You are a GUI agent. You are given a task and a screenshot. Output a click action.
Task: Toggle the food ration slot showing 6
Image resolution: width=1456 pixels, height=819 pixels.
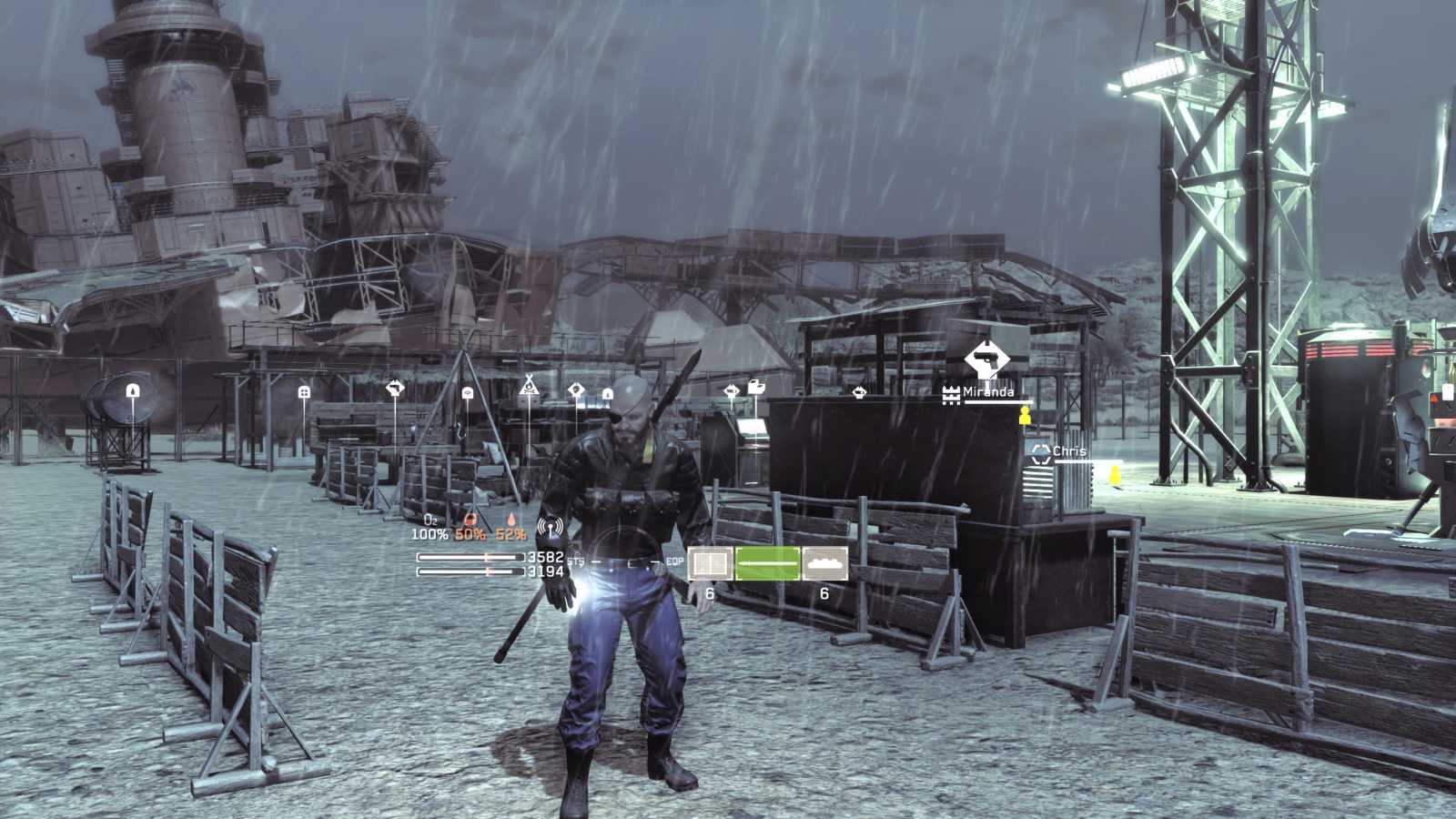(824, 562)
